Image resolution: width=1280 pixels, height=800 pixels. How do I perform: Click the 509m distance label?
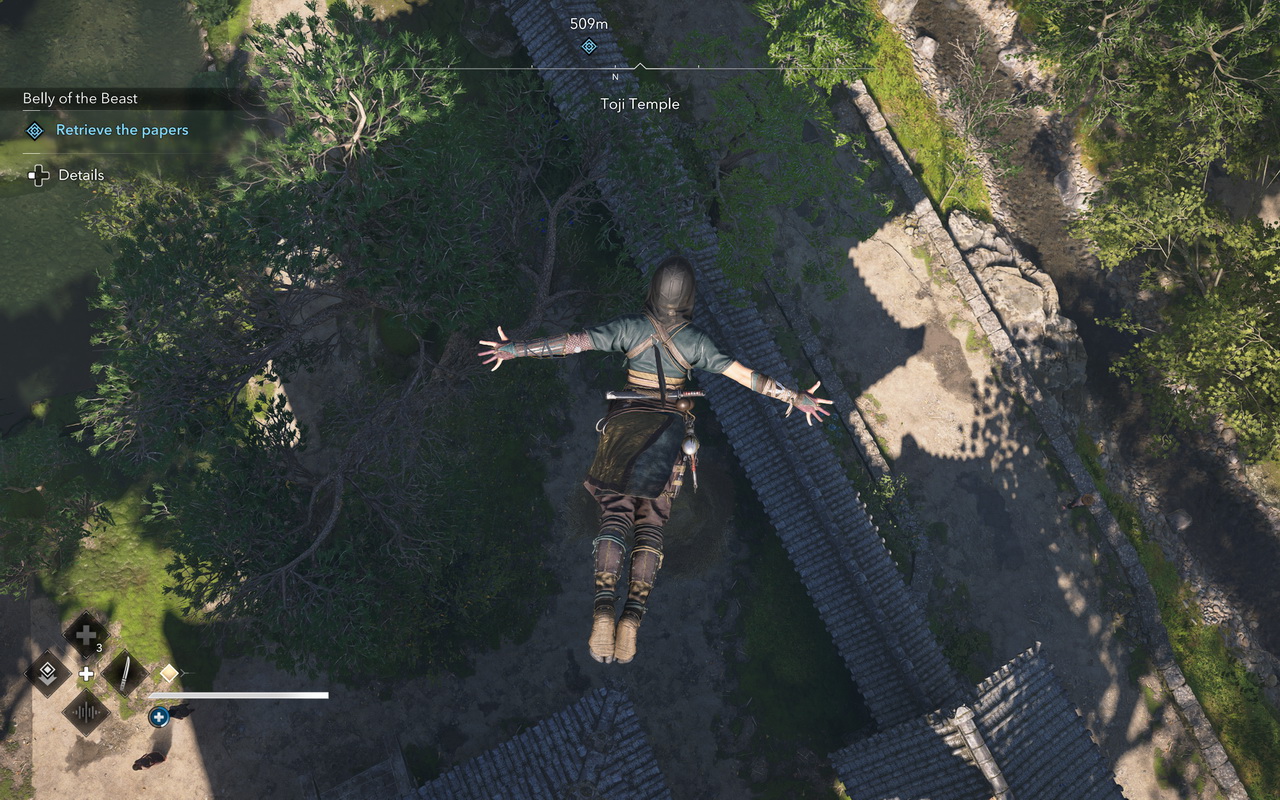pos(588,21)
